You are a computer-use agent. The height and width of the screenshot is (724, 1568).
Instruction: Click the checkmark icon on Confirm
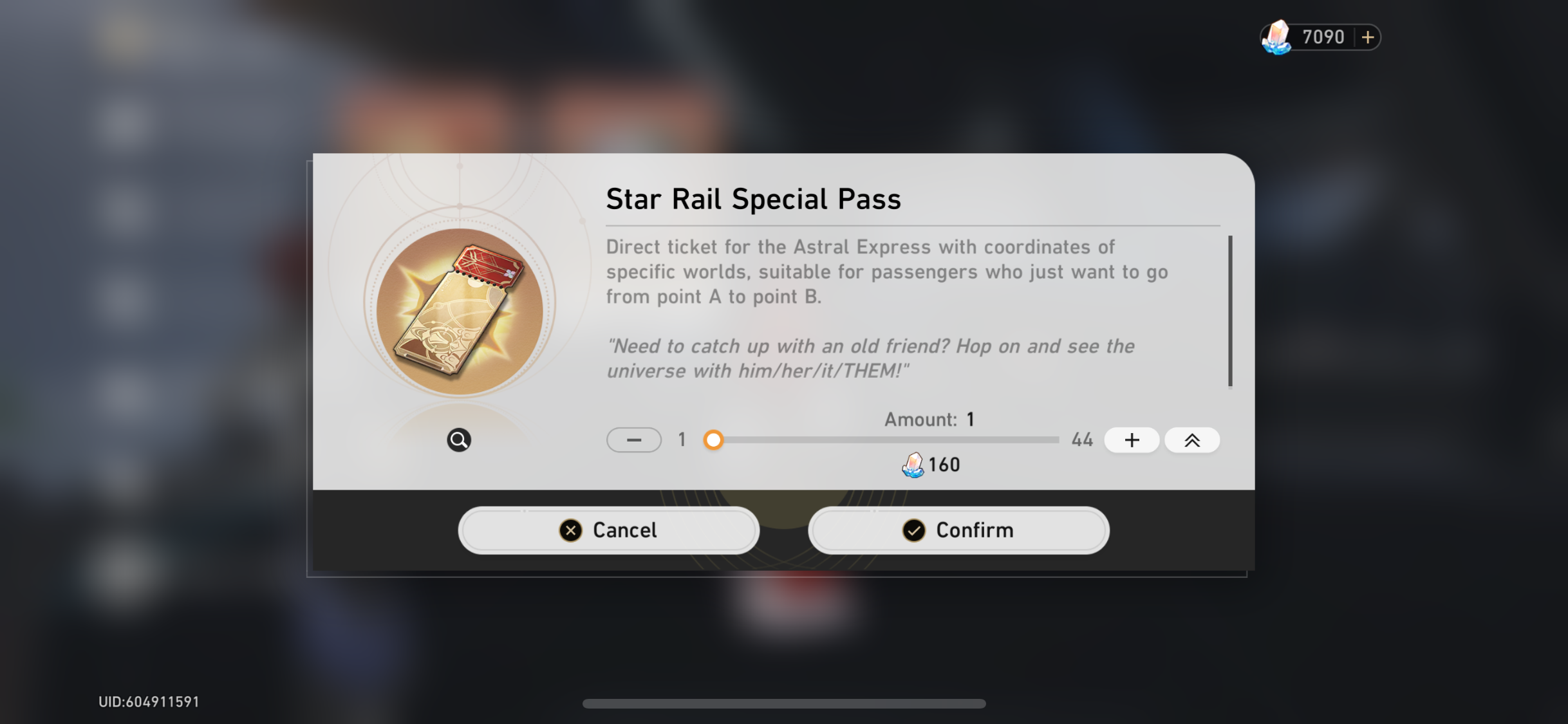click(x=913, y=530)
